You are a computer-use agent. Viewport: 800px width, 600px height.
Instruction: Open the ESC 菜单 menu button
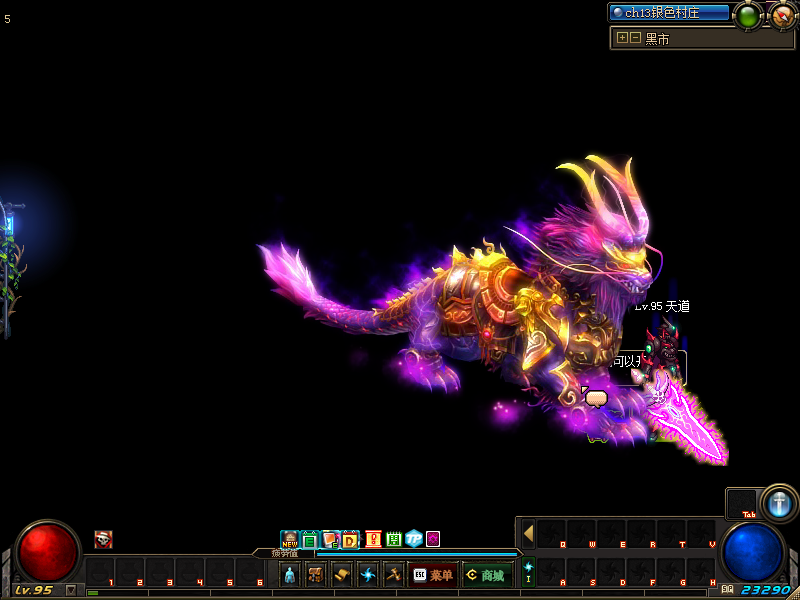(x=433, y=575)
